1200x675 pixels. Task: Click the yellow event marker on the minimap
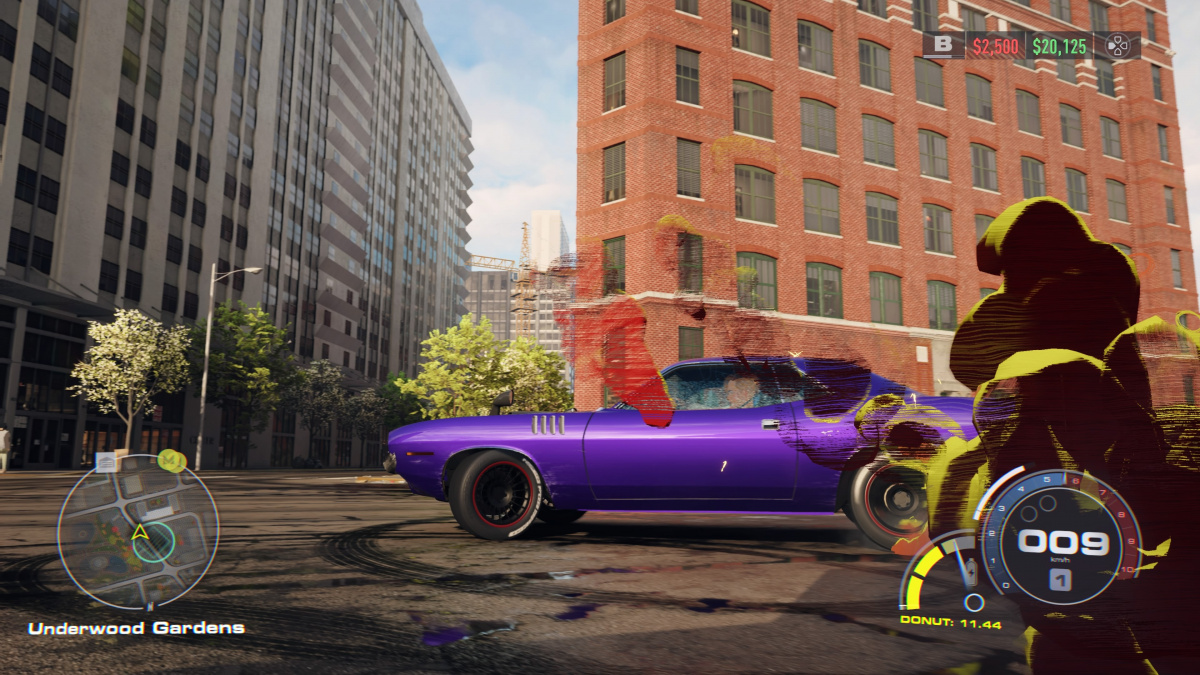tap(171, 461)
